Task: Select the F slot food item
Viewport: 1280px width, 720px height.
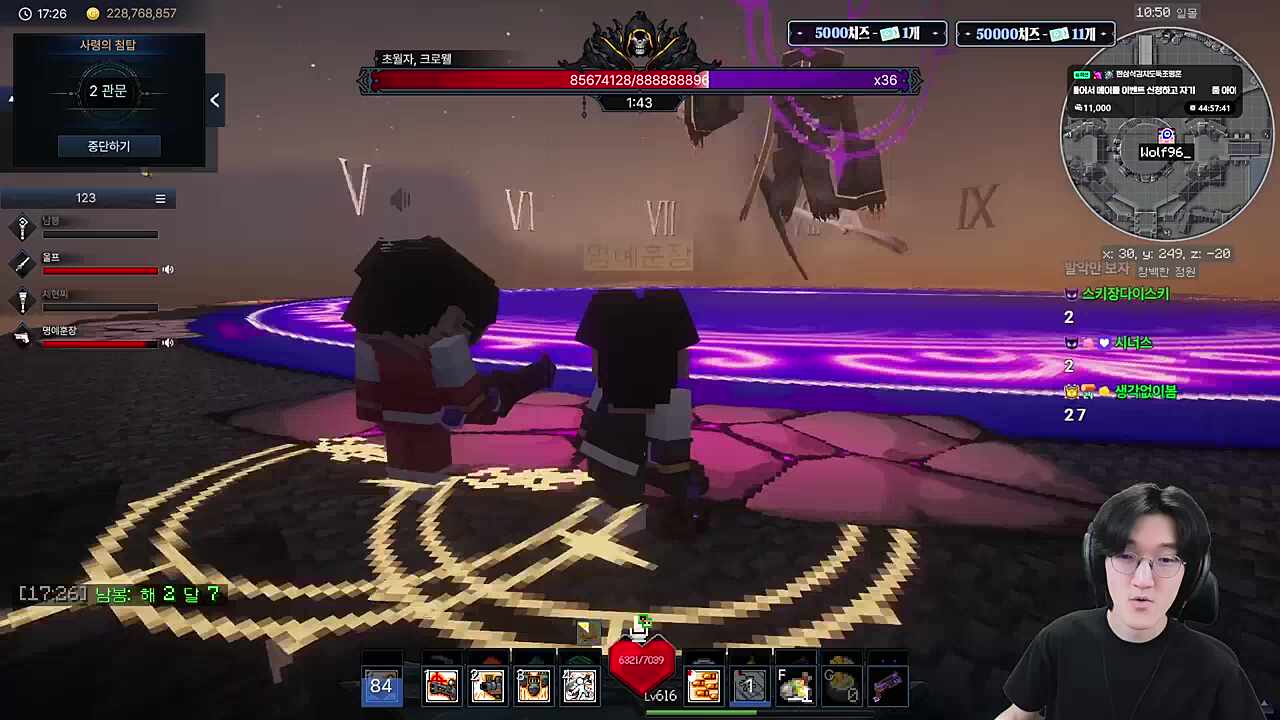Action: point(795,686)
